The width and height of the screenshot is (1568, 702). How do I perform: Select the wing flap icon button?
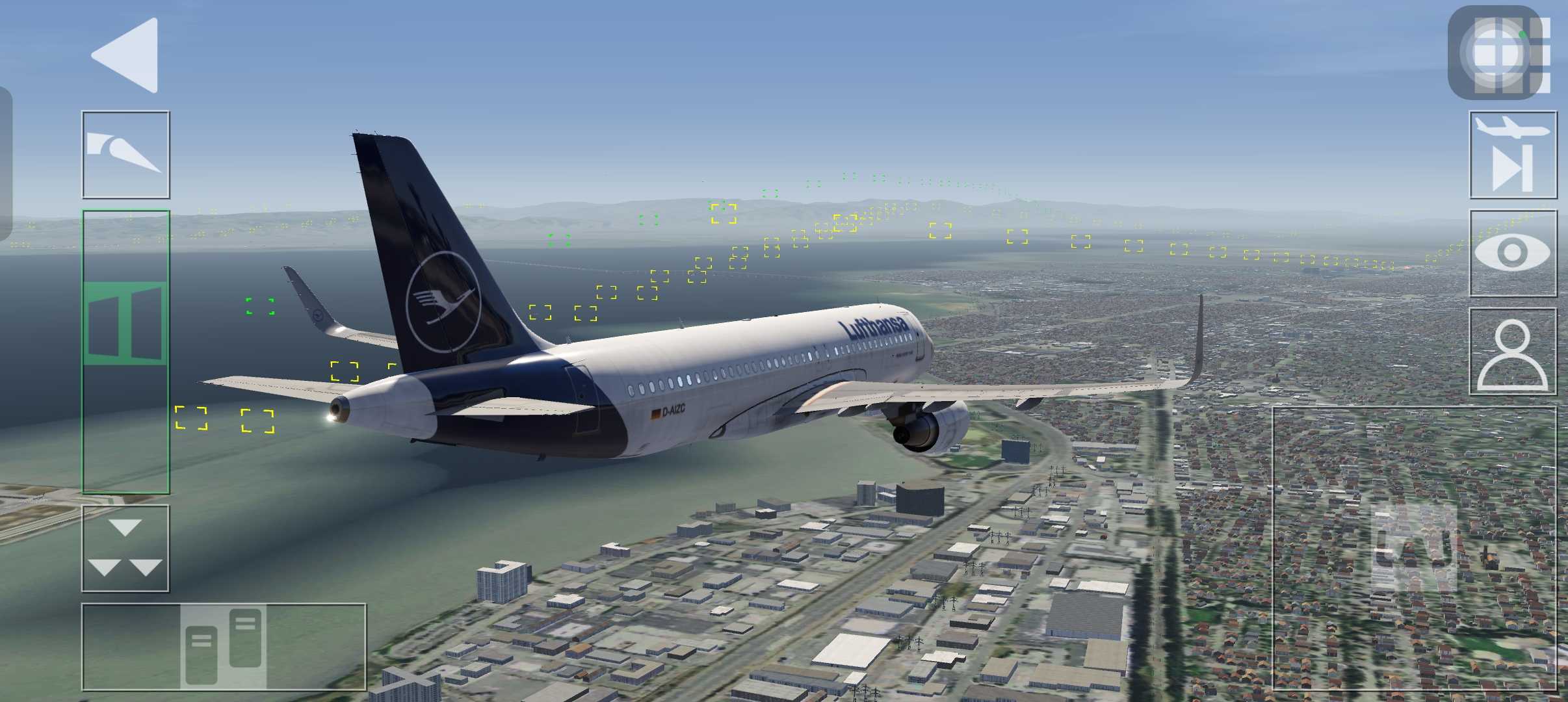(125, 155)
